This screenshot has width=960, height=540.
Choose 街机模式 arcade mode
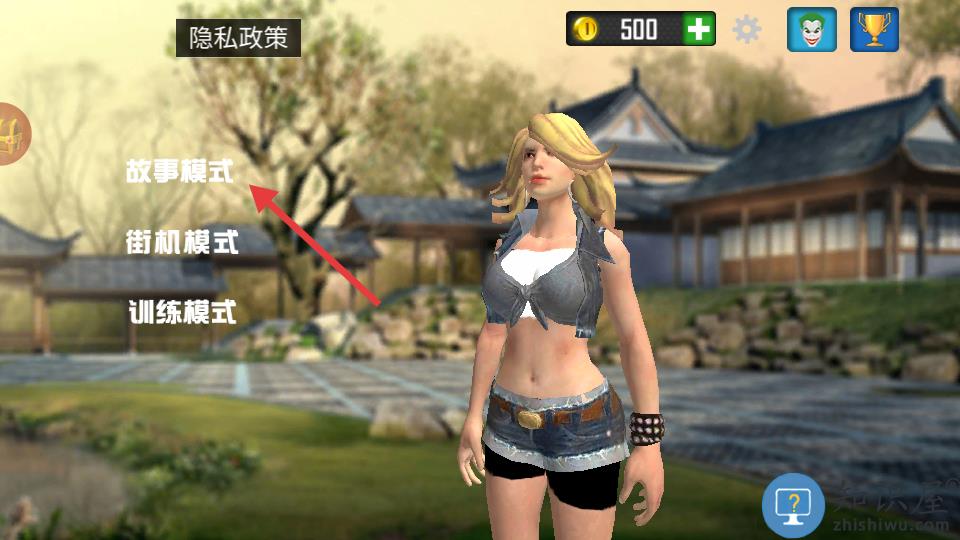pyautogui.click(x=182, y=241)
